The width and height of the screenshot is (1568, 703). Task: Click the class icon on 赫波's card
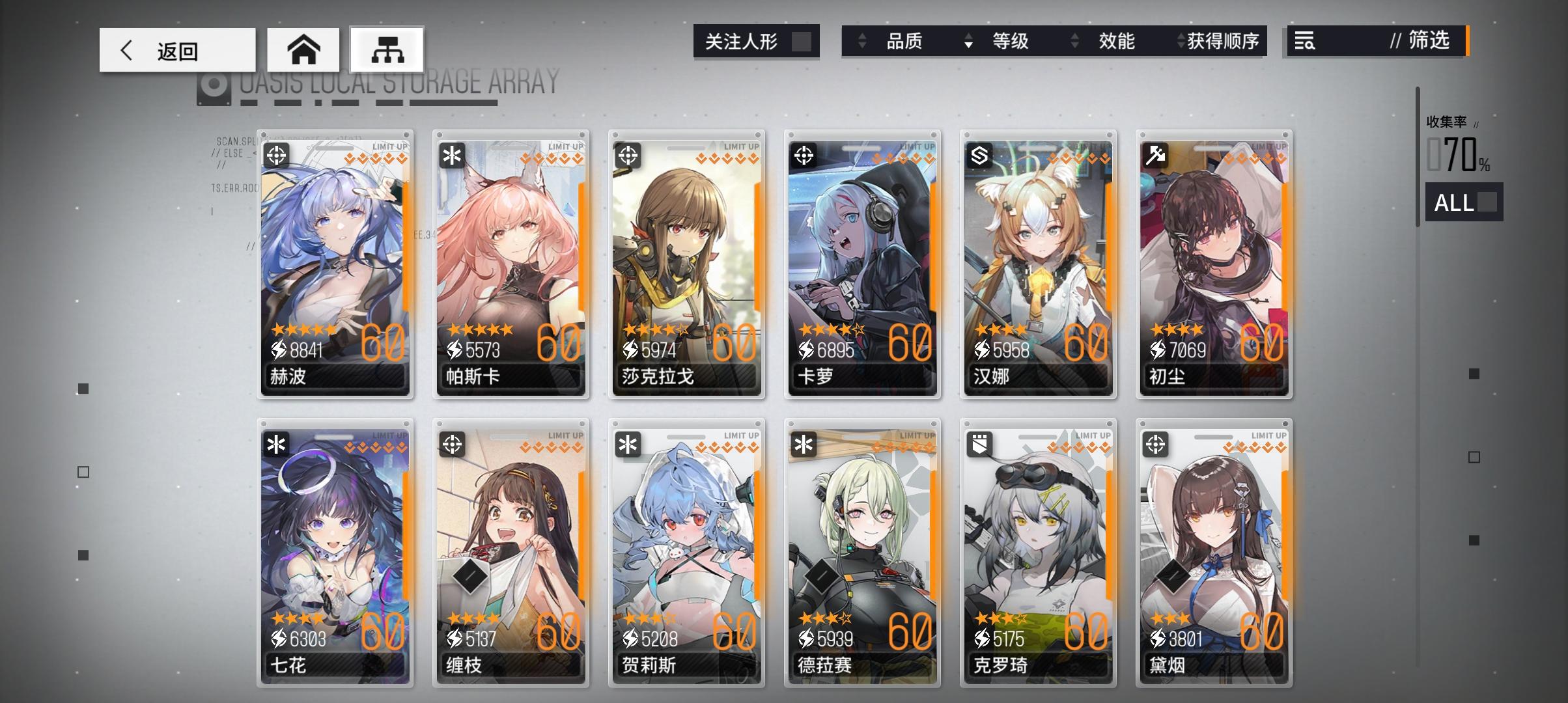click(x=277, y=156)
